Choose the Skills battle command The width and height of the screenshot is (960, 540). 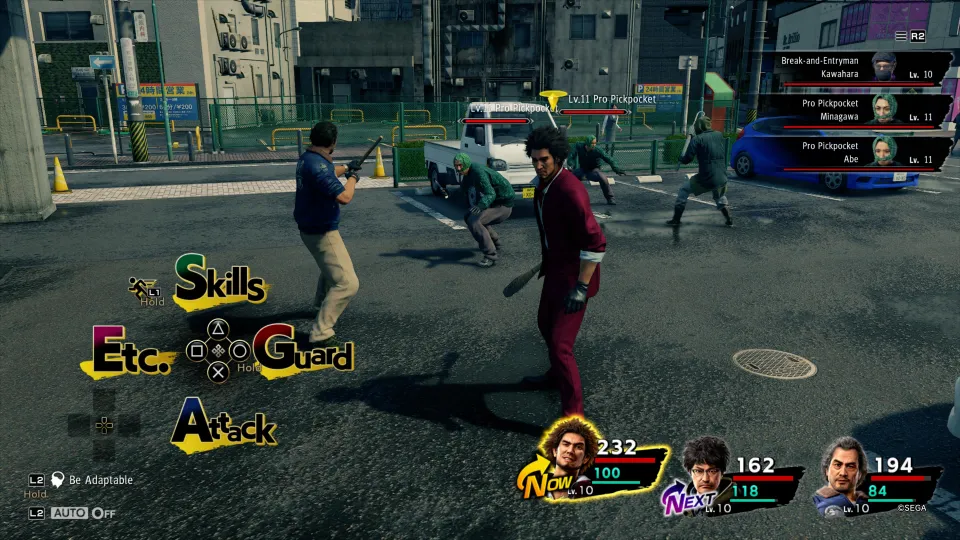[220, 281]
